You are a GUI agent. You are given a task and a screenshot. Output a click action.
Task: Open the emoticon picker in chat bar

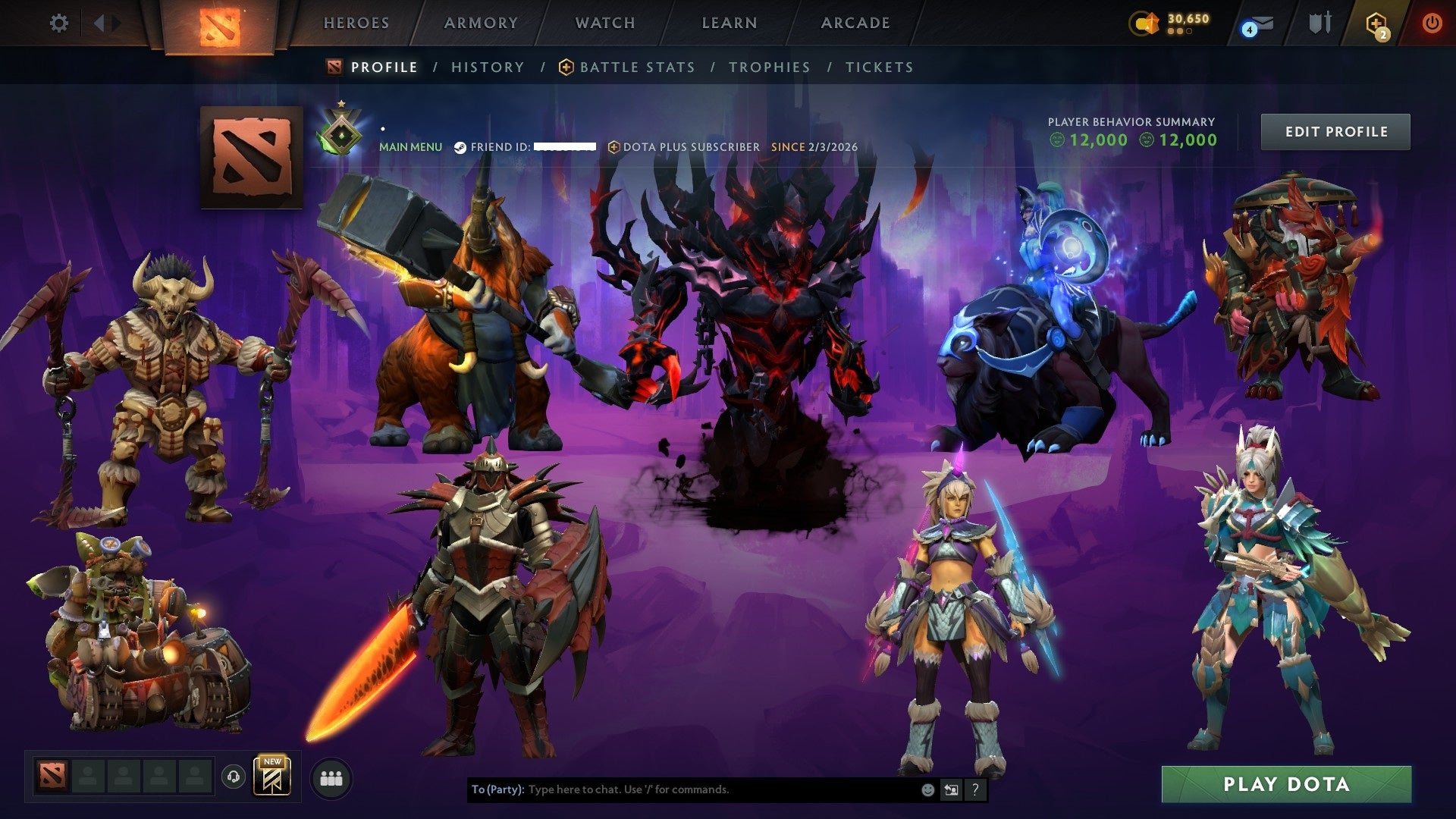pyautogui.click(x=927, y=789)
